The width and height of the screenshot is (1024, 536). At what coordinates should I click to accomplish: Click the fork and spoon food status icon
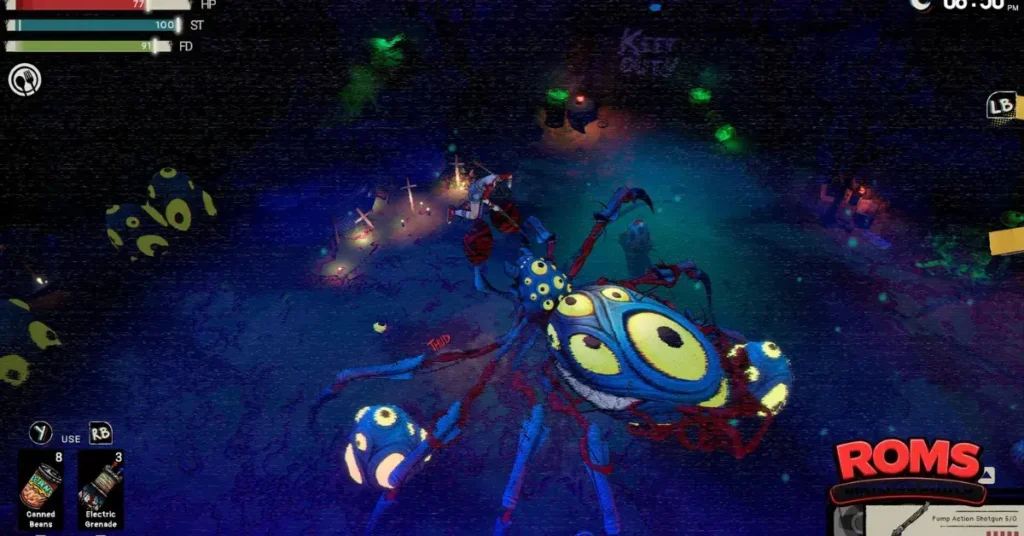(x=24, y=80)
